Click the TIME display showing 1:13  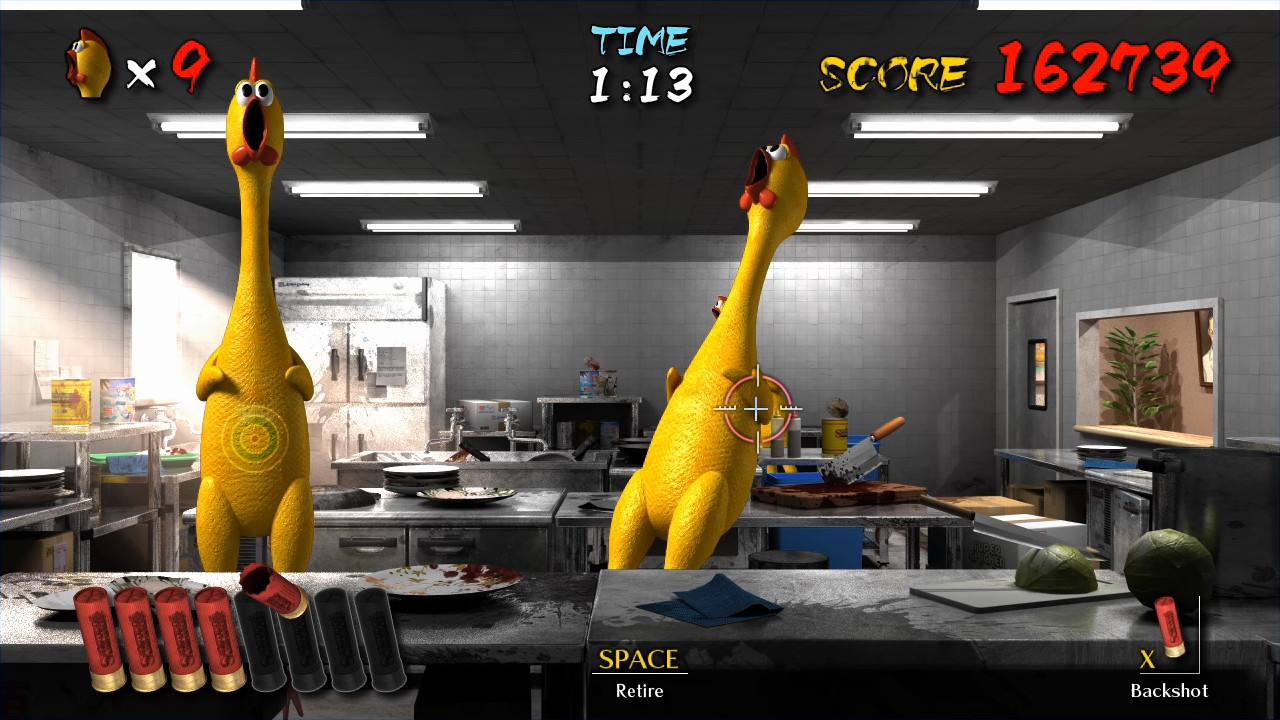pyautogui.click(x=640, y=60)
